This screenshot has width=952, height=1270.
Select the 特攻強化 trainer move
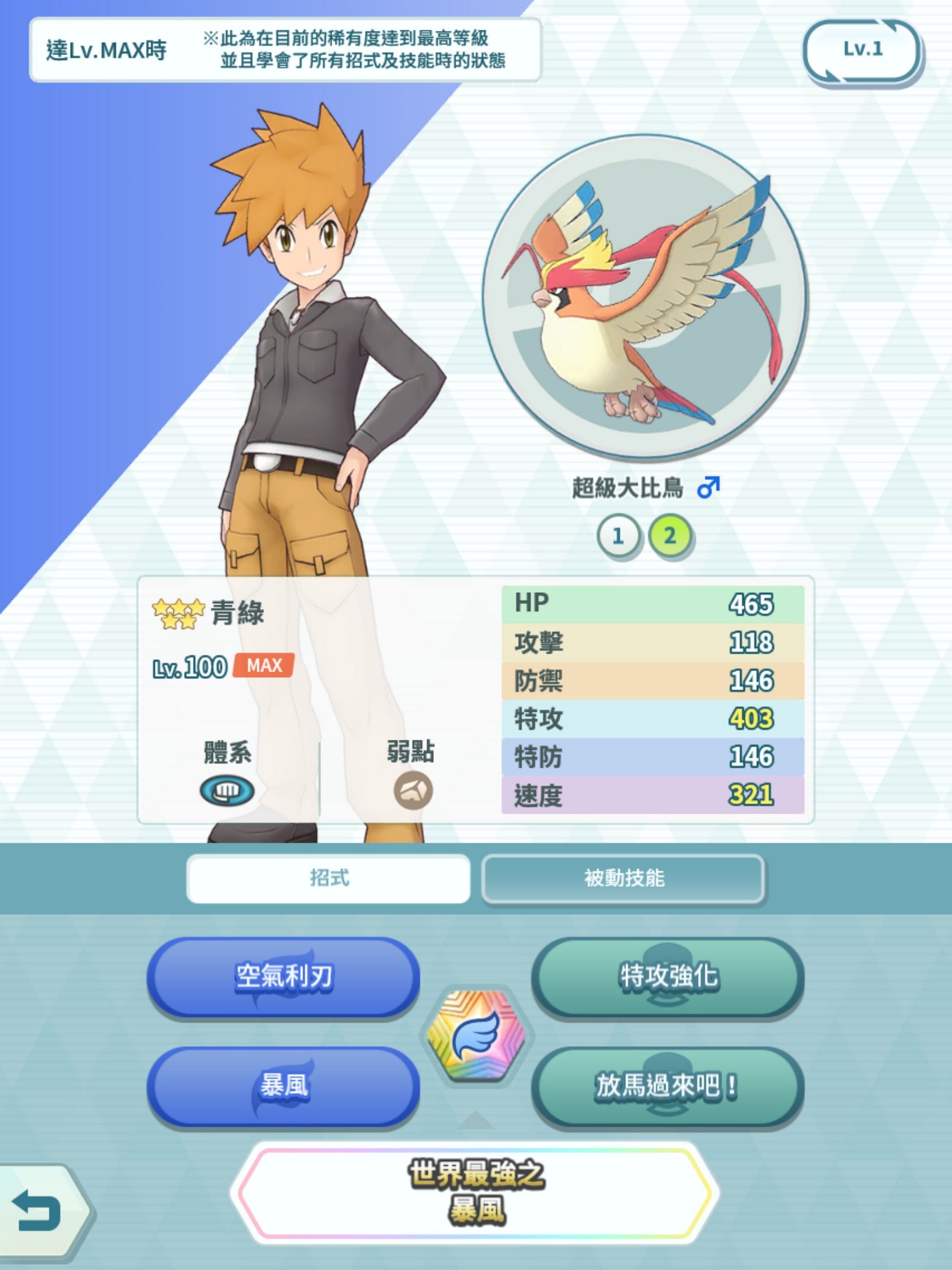[668, 977]
